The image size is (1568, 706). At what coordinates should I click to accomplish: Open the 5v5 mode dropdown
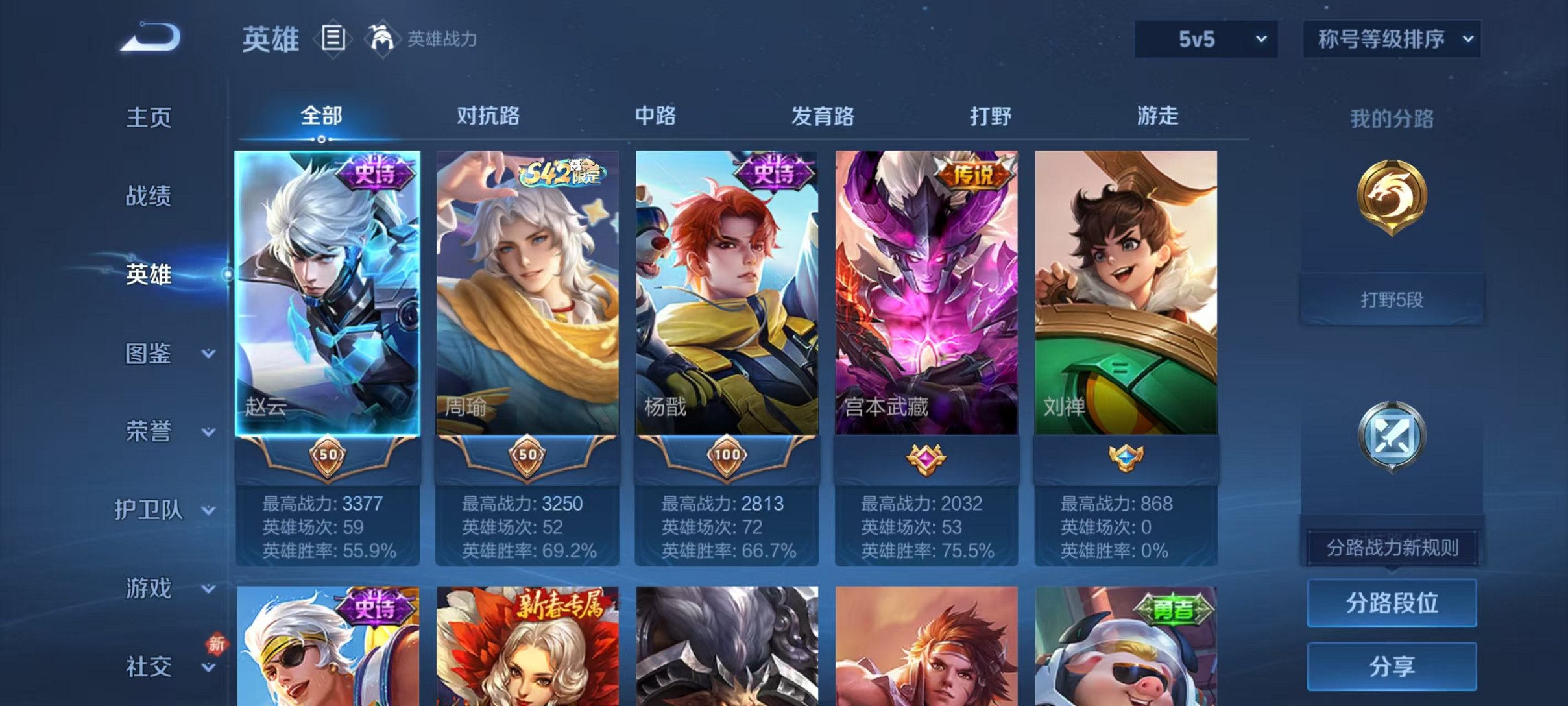point(1205,39)
